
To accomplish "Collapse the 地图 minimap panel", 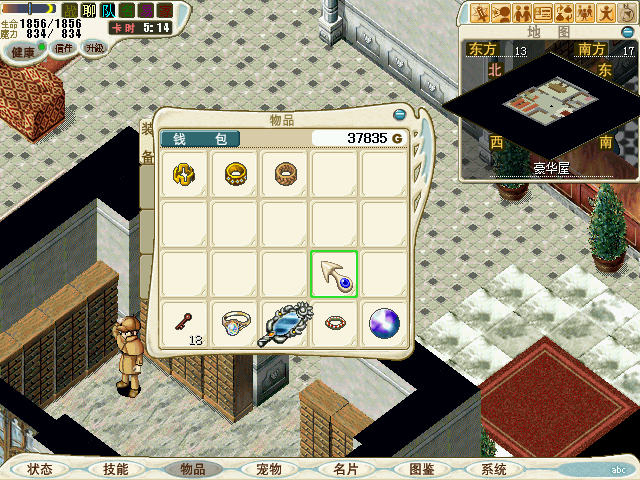I will coord(624,32).
